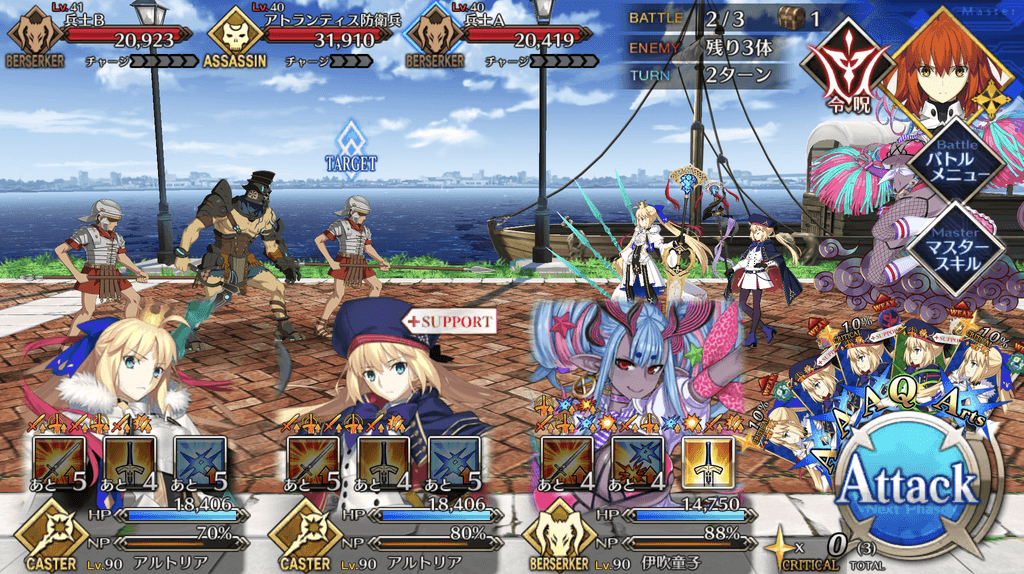Image resolution: width=1024 pixels, height=574 pixels.
Task: Tap the big blue Attack button
Action: pos(907,487)
